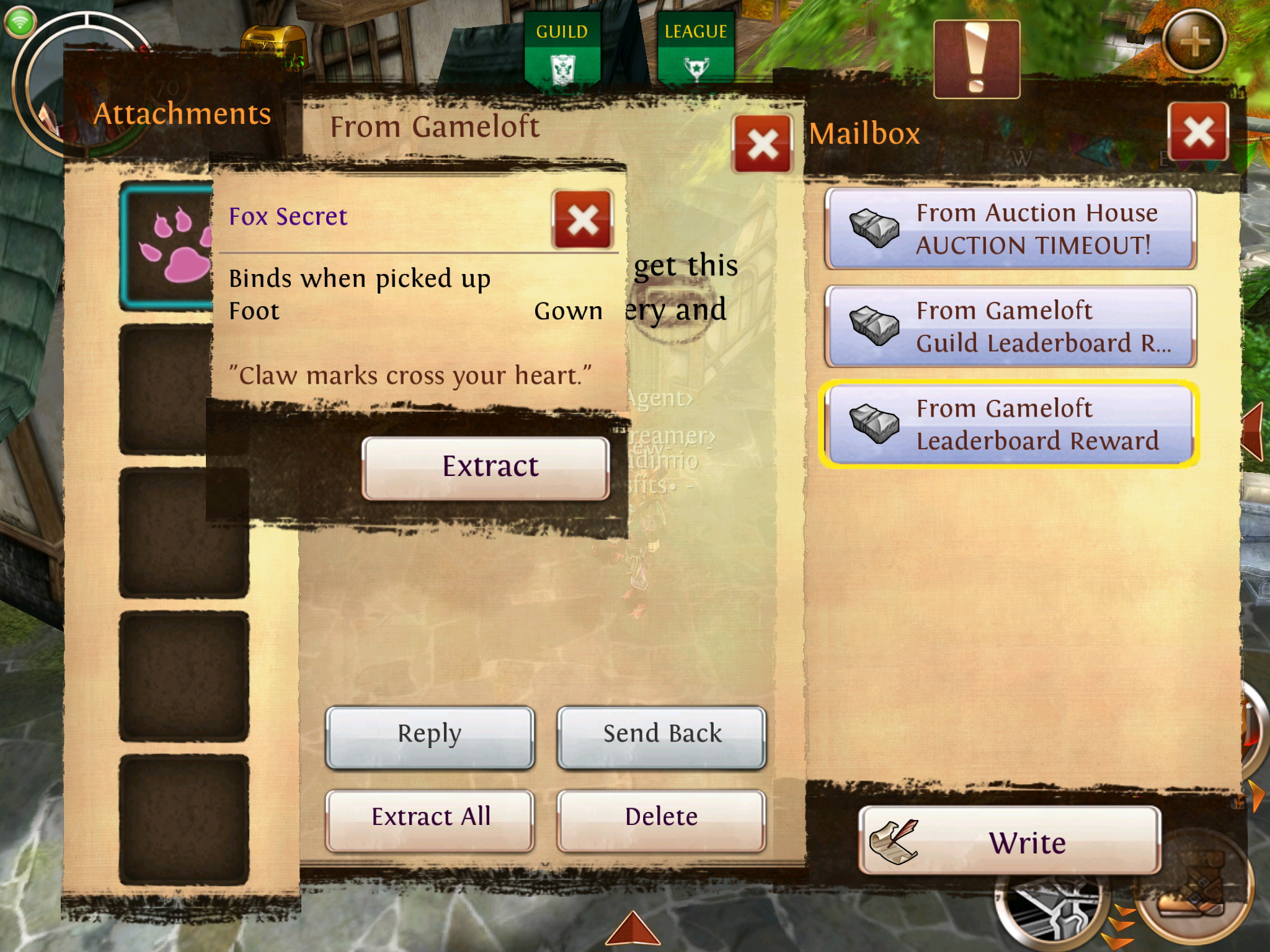Open the Guild banner menu
1270x952 pixels.
pyautogui.click(x=562, y=51)
